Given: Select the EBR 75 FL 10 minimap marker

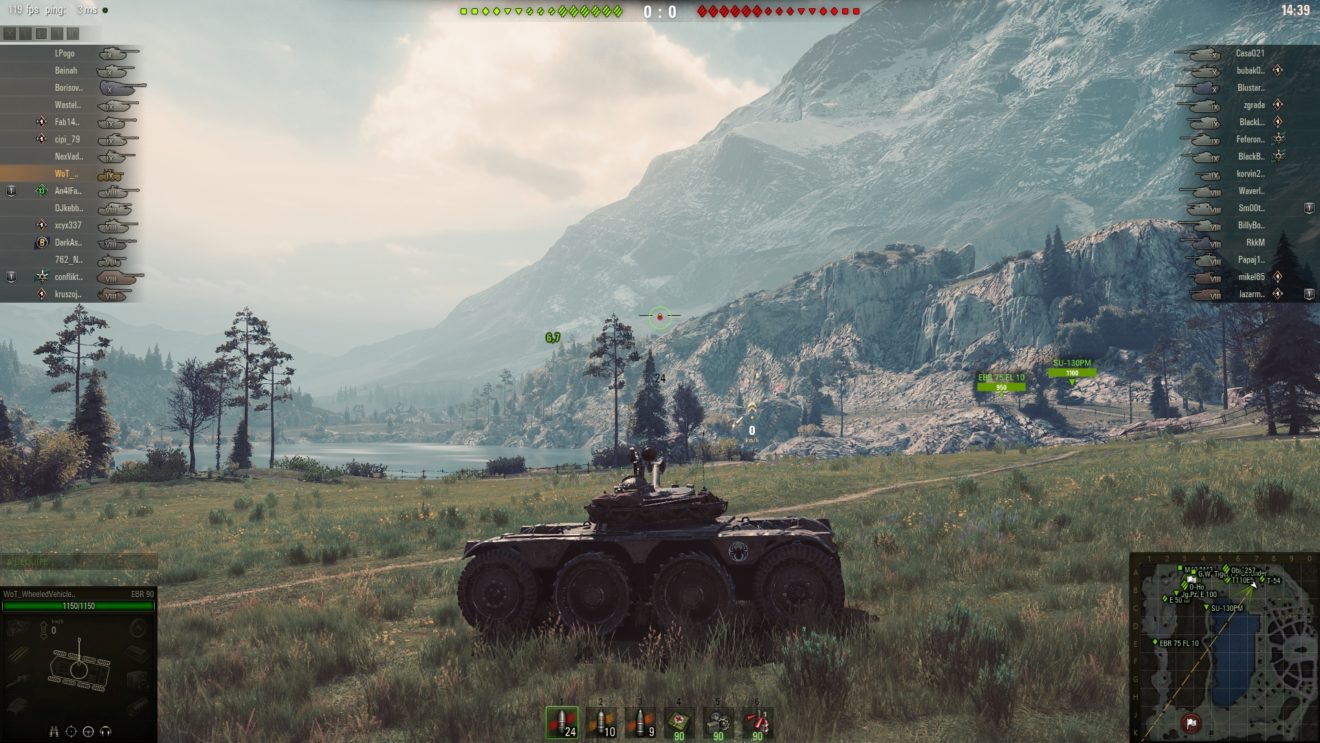Looking at the screenshot, I should 1156,641.
